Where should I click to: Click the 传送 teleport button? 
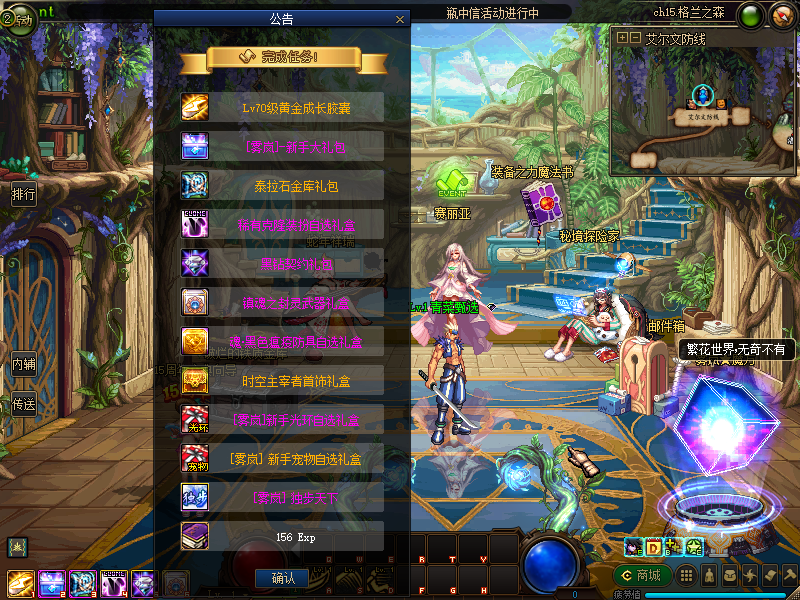(24, 405)
